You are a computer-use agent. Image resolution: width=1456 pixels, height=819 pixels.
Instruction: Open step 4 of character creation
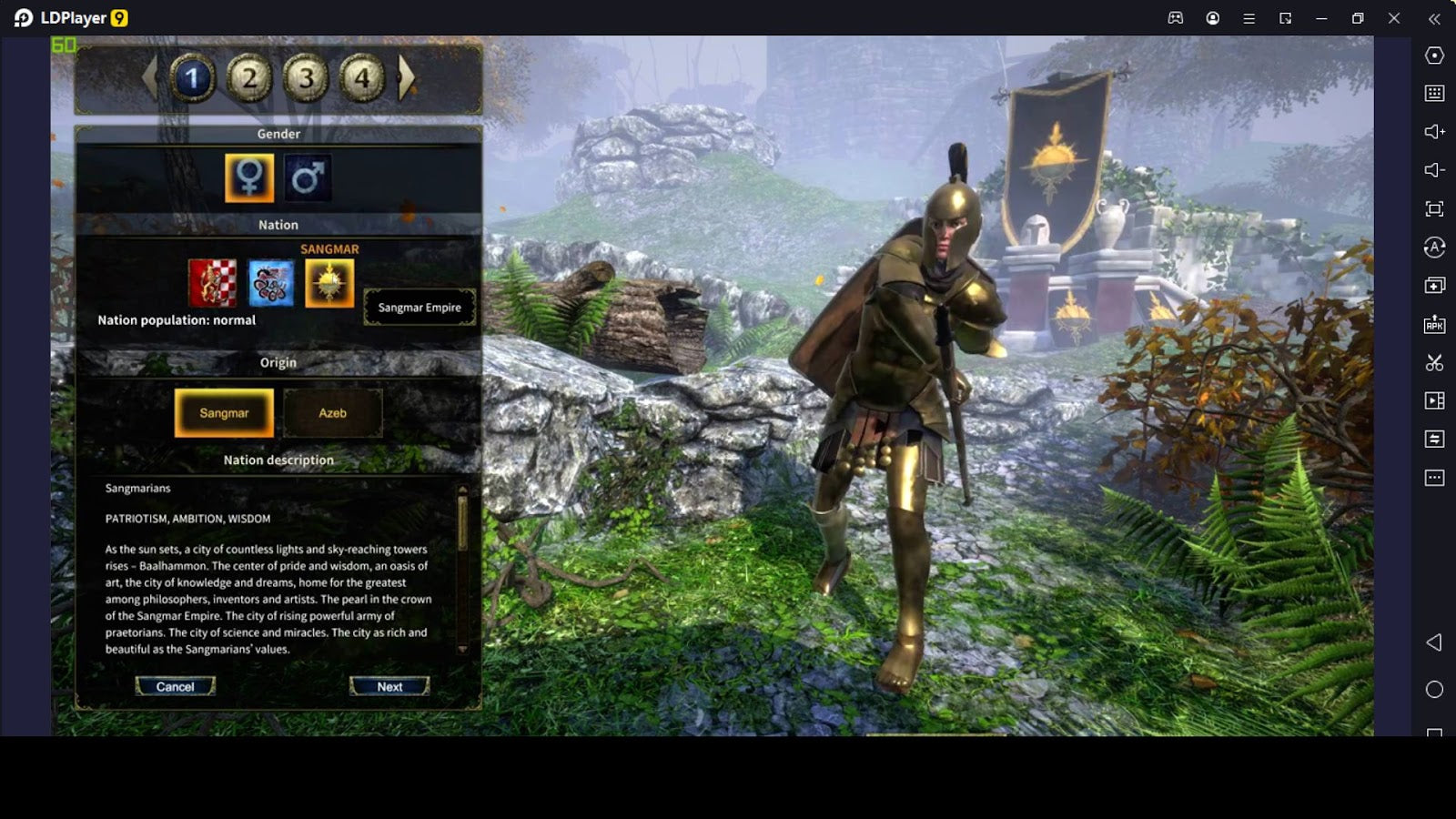362,79
